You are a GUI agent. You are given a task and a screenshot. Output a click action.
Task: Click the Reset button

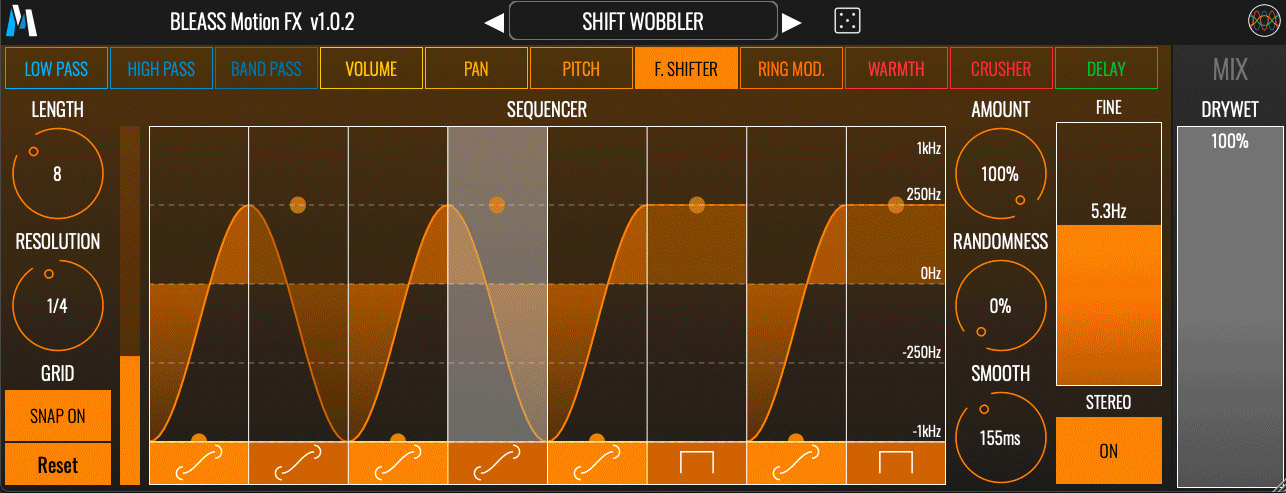(57, 465)
